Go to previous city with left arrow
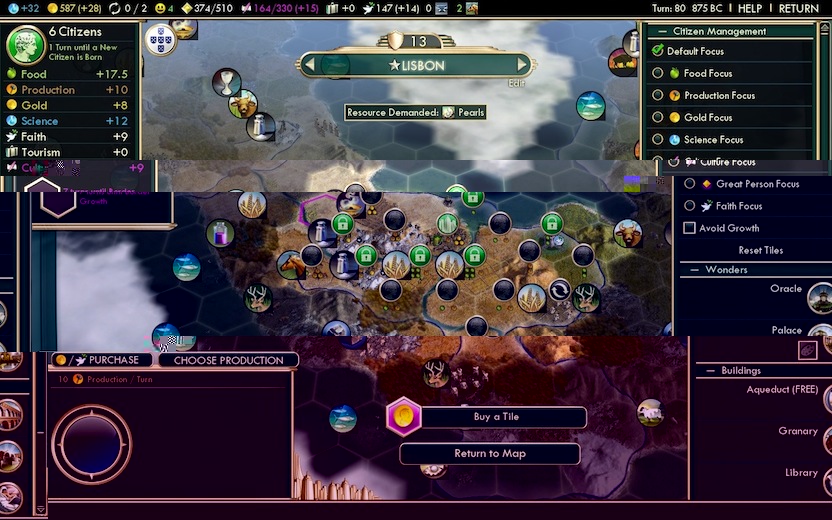The height and width of the screenshot is (520, 832). [x=309, y=65]
